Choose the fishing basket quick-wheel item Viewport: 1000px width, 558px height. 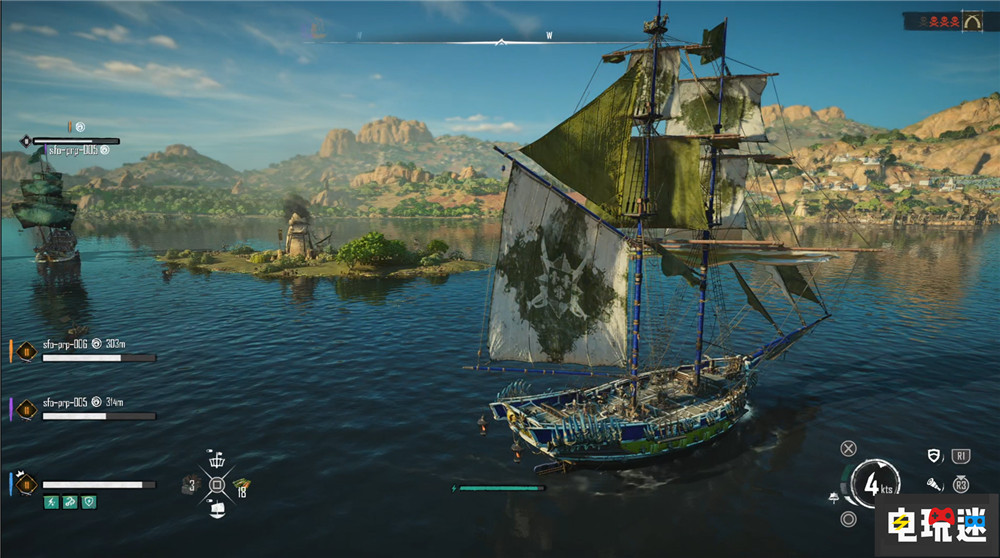point(217,461)
